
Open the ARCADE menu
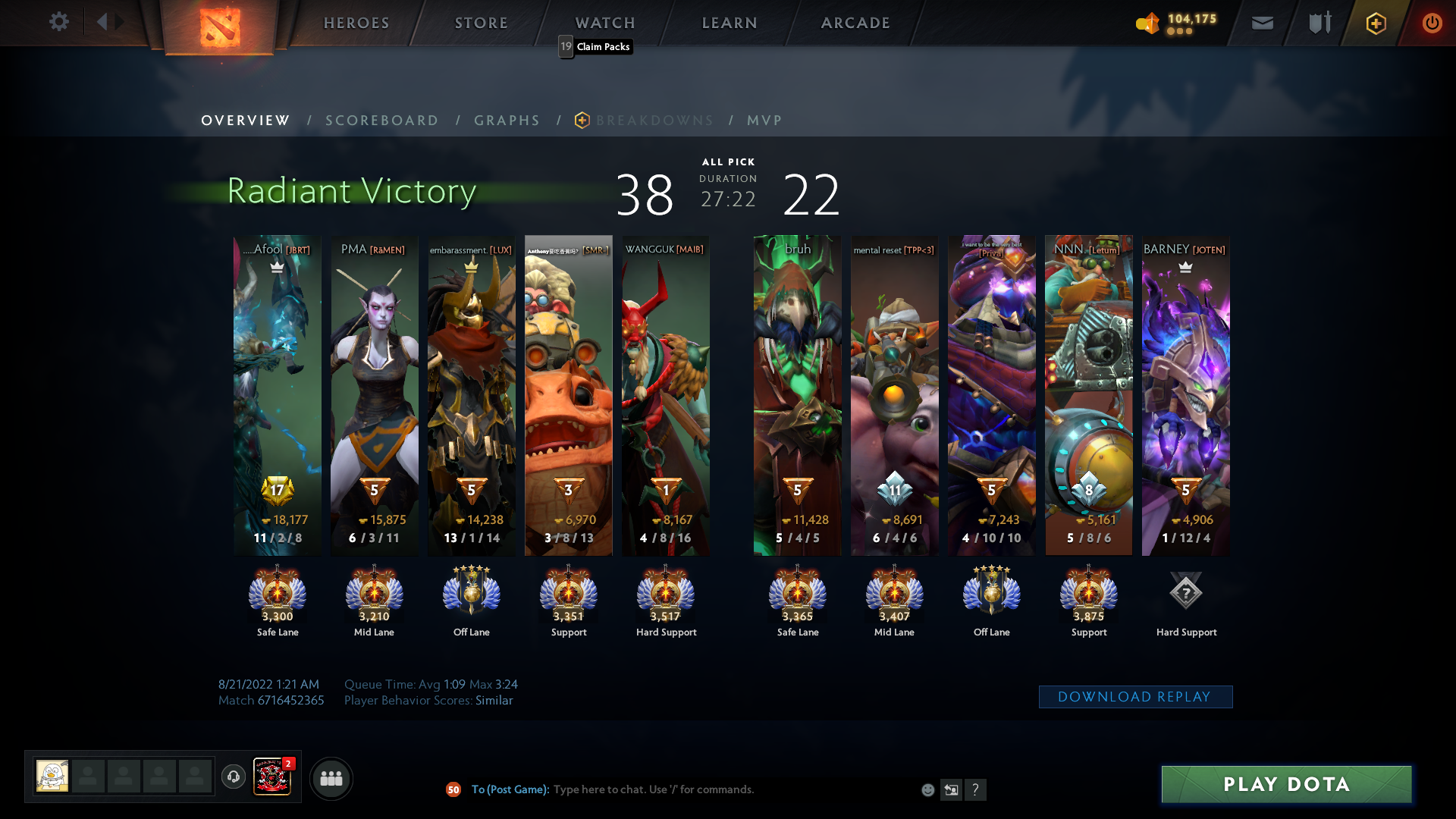855,23
